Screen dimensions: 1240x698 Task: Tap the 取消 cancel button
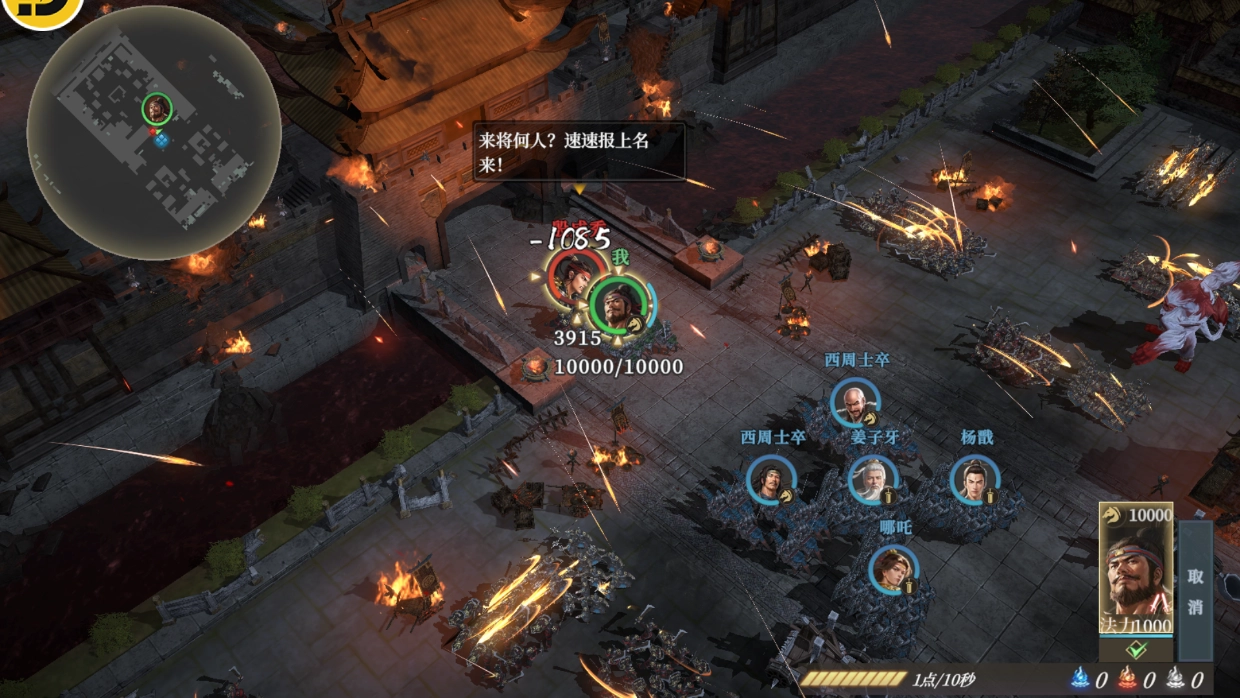coord(1195,591)
